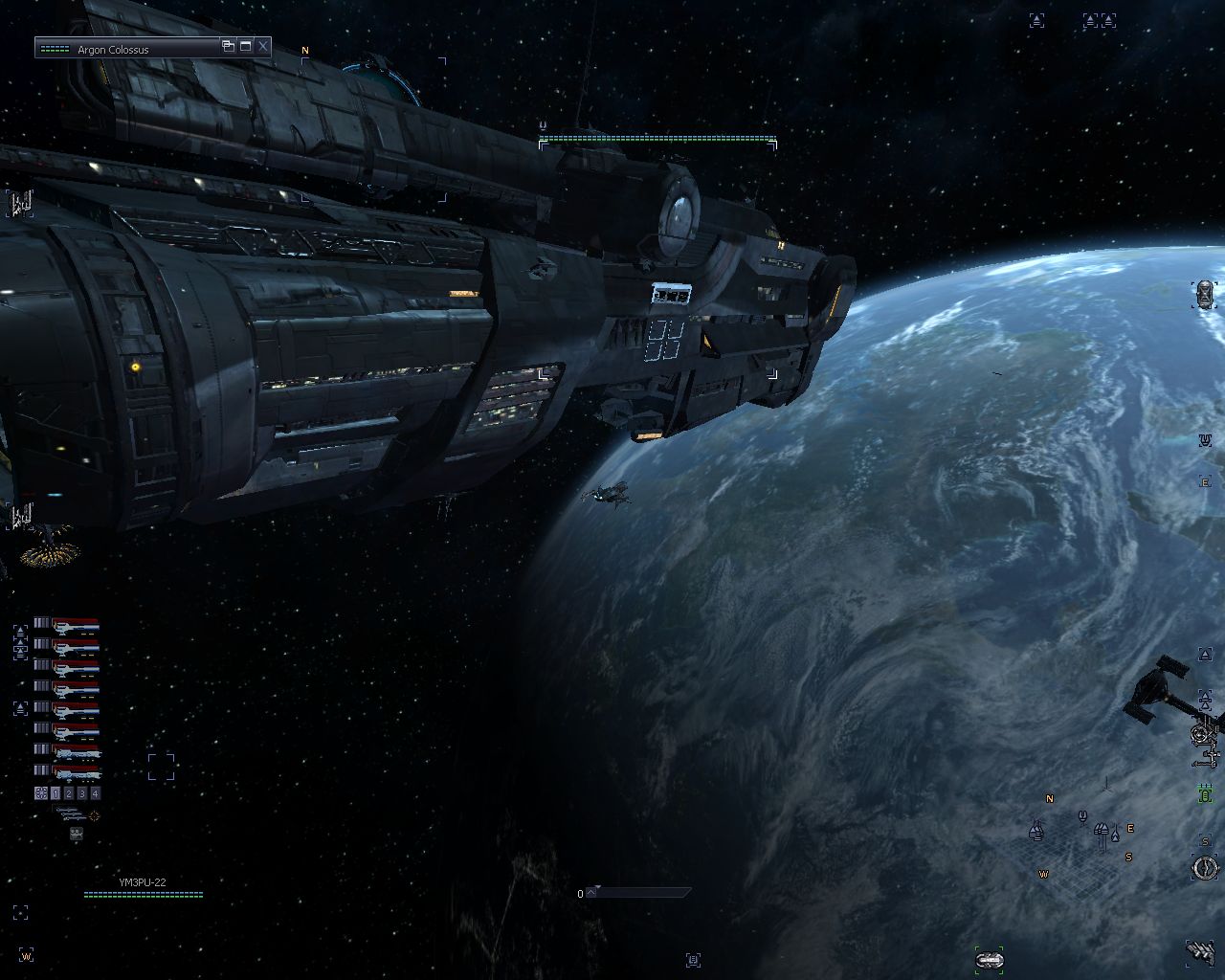Click the overlapping-windows button on Argon Colossus panel
This screenshot has height=980, width=1225.
tap(228, 46)
